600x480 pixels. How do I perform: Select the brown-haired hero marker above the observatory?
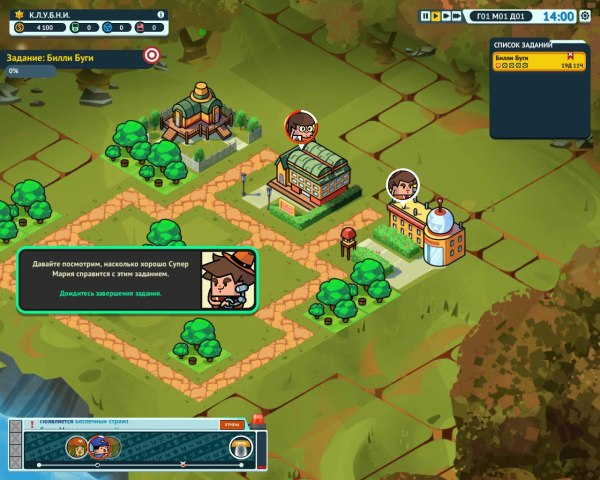(x=402, y=183)
